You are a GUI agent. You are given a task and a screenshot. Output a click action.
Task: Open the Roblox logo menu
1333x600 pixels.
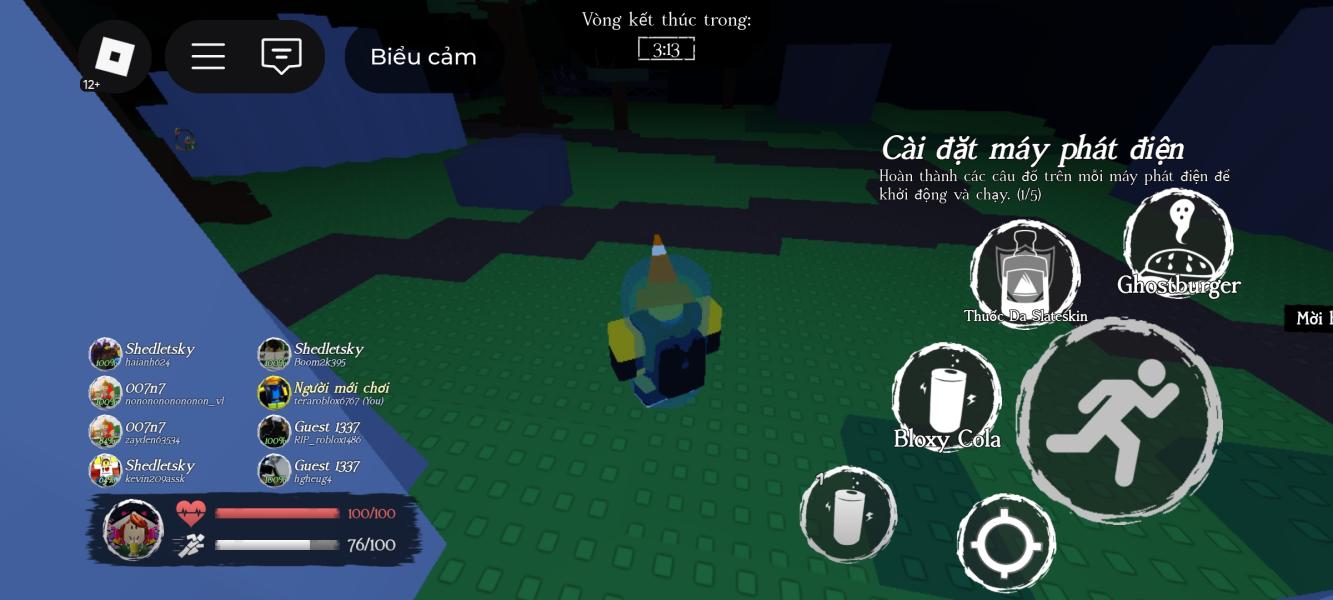(115, 57)
